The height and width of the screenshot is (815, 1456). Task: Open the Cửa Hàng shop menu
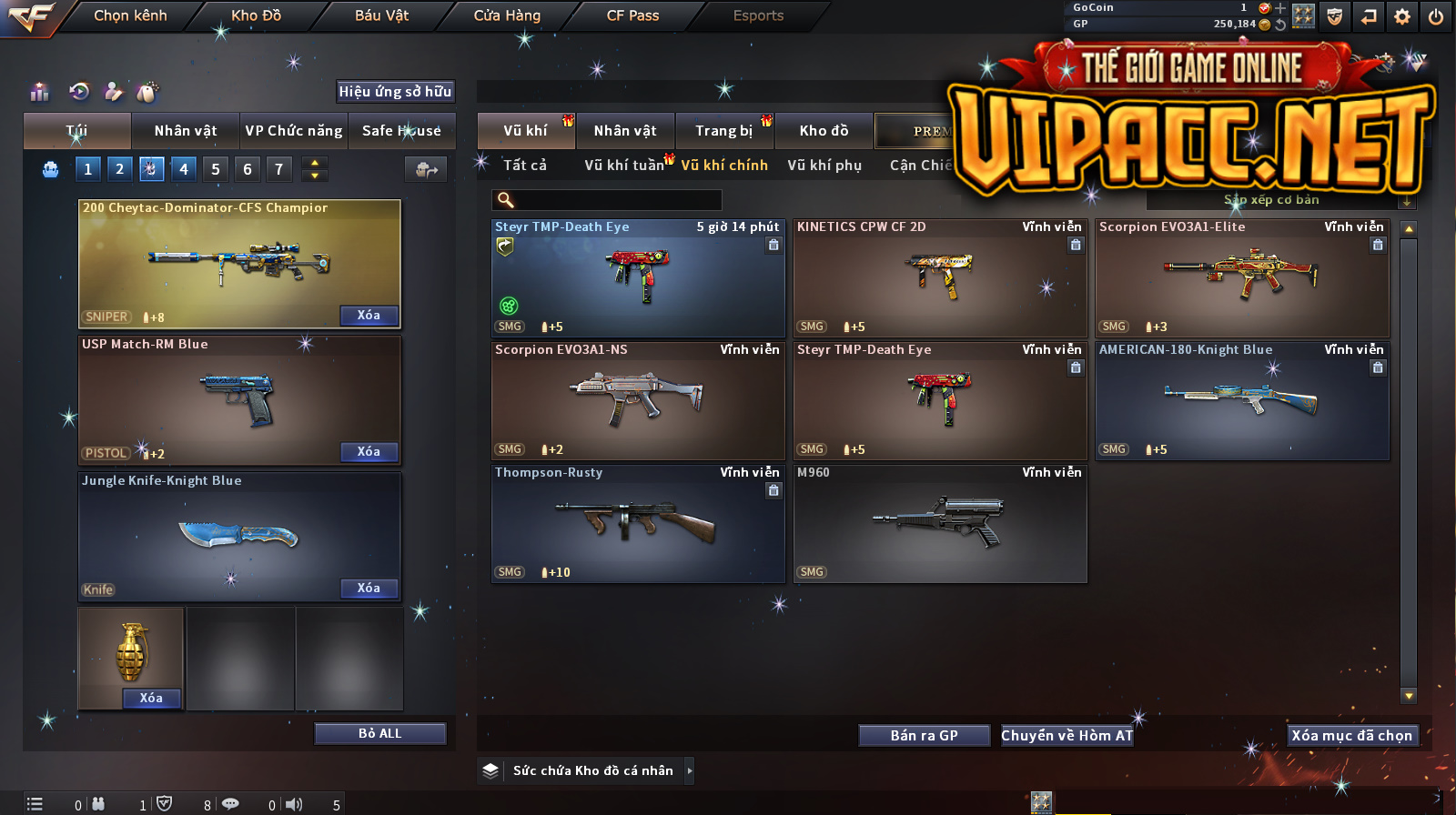[507, 15]
